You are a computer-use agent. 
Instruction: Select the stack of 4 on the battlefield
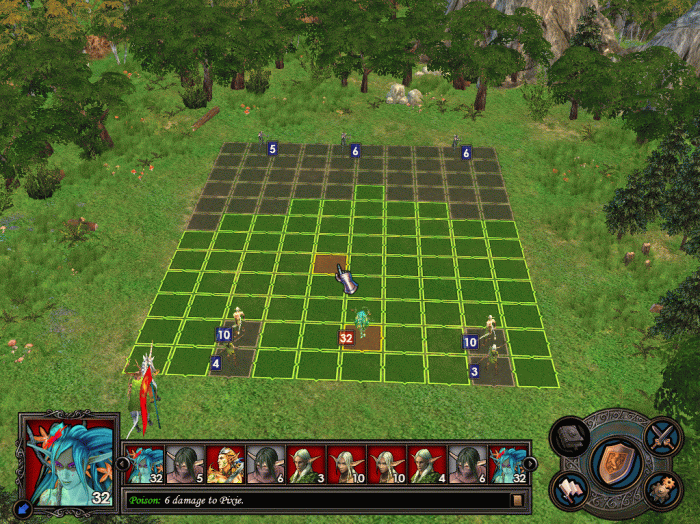pos(229,353)
